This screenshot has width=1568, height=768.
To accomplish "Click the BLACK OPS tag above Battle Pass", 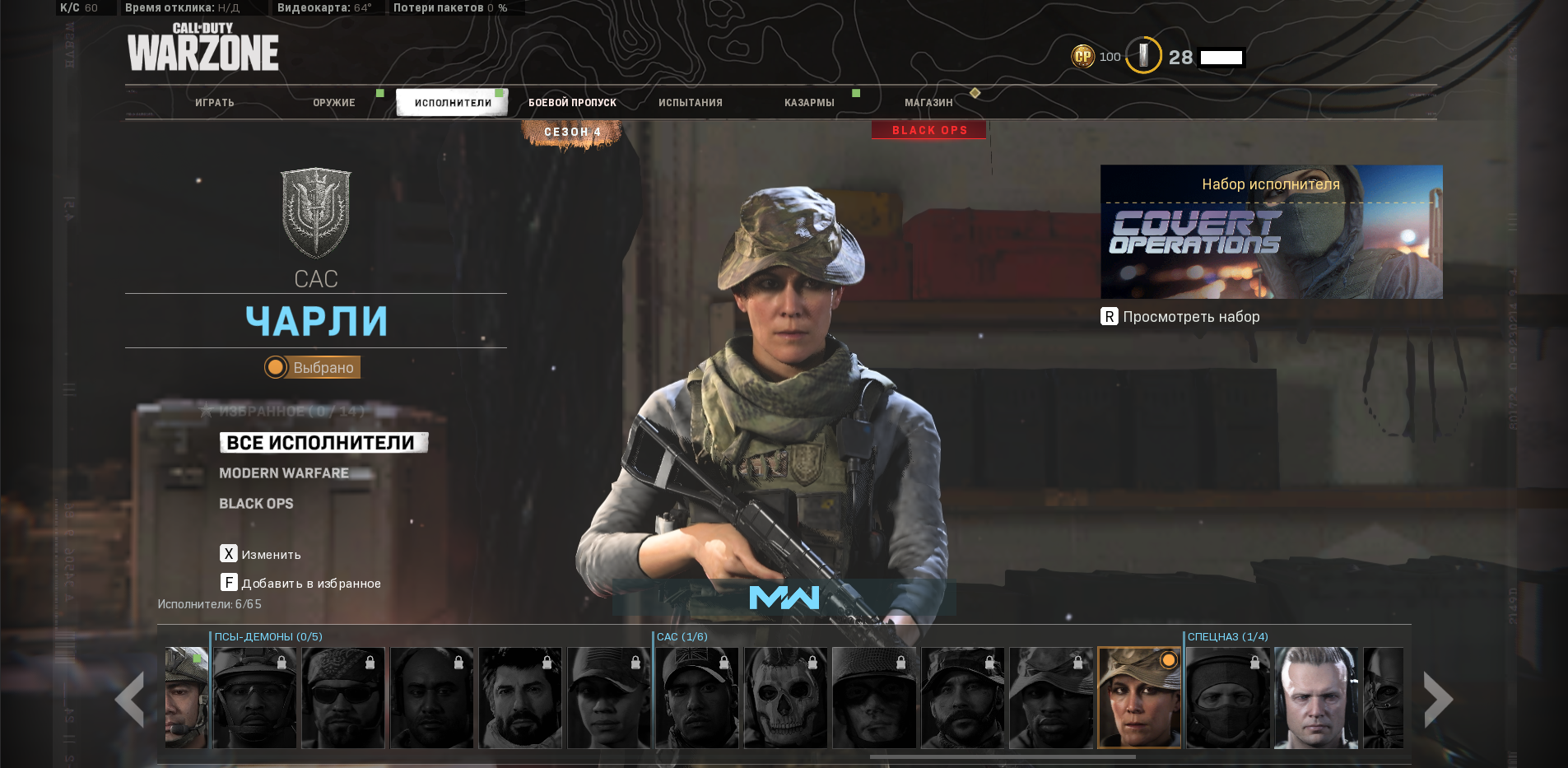I will 928,129.
